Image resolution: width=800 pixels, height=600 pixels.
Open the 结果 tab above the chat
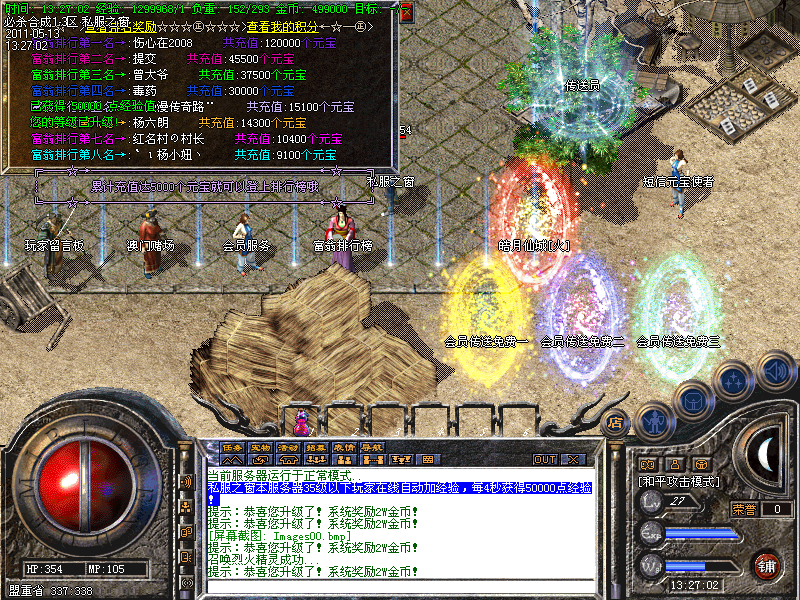pos(316,447)
